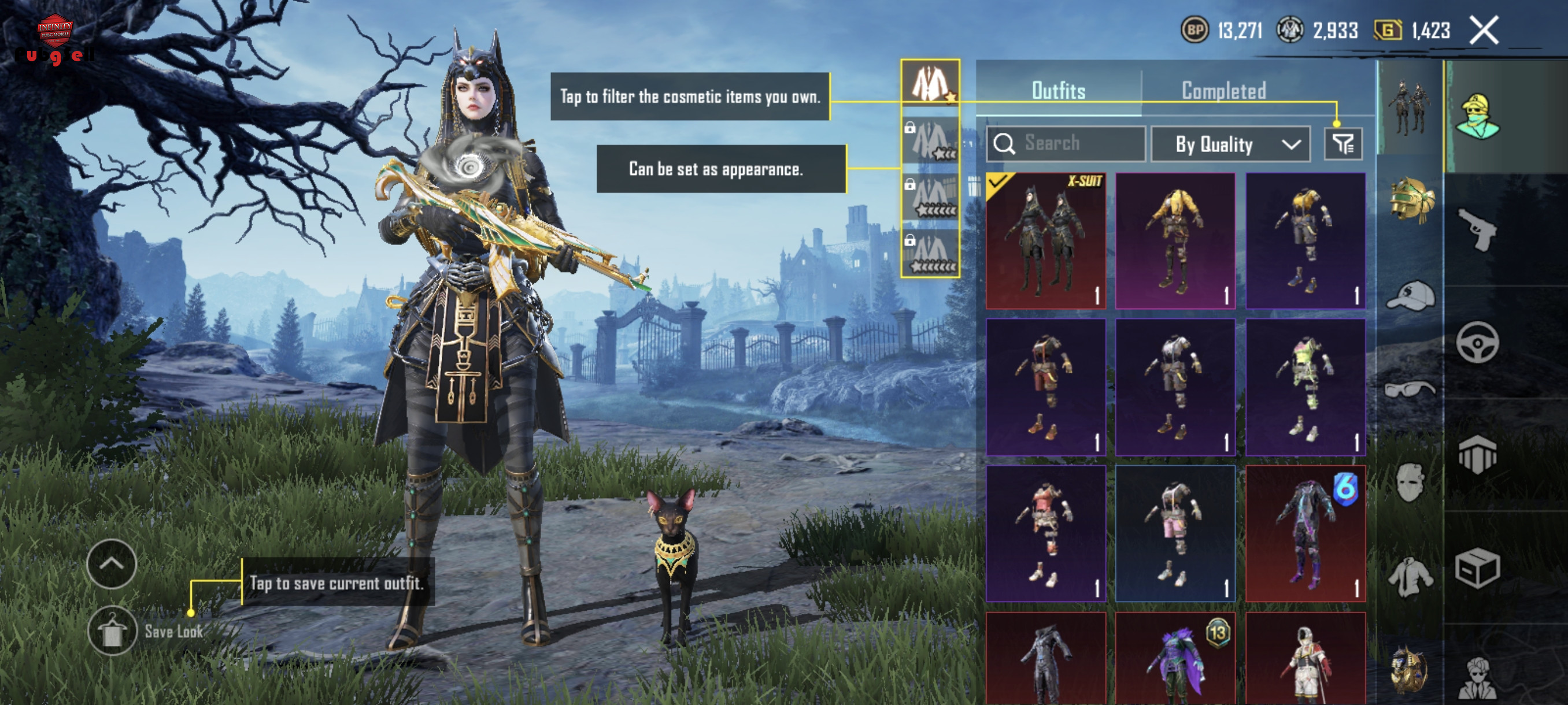Open the By Quality sort dropdown
The height and width of the screenshot is (705, 1568).
click(x=1230, y=144)
